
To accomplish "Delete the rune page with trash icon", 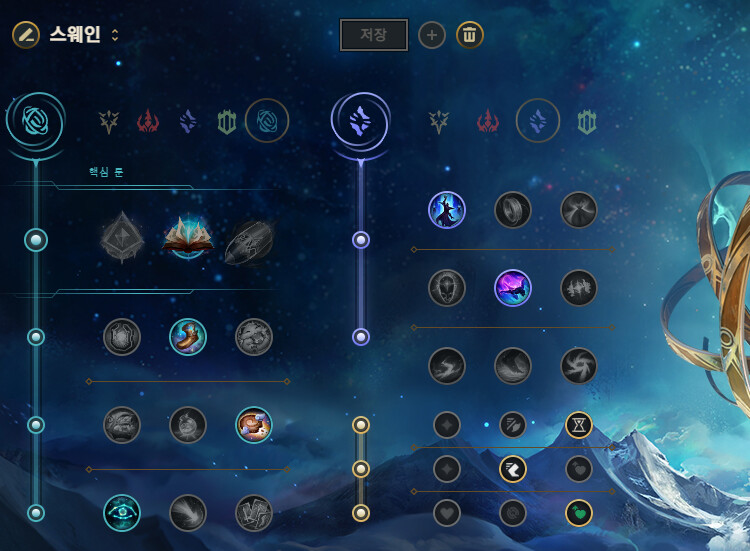I will click(x=470, y=35).
